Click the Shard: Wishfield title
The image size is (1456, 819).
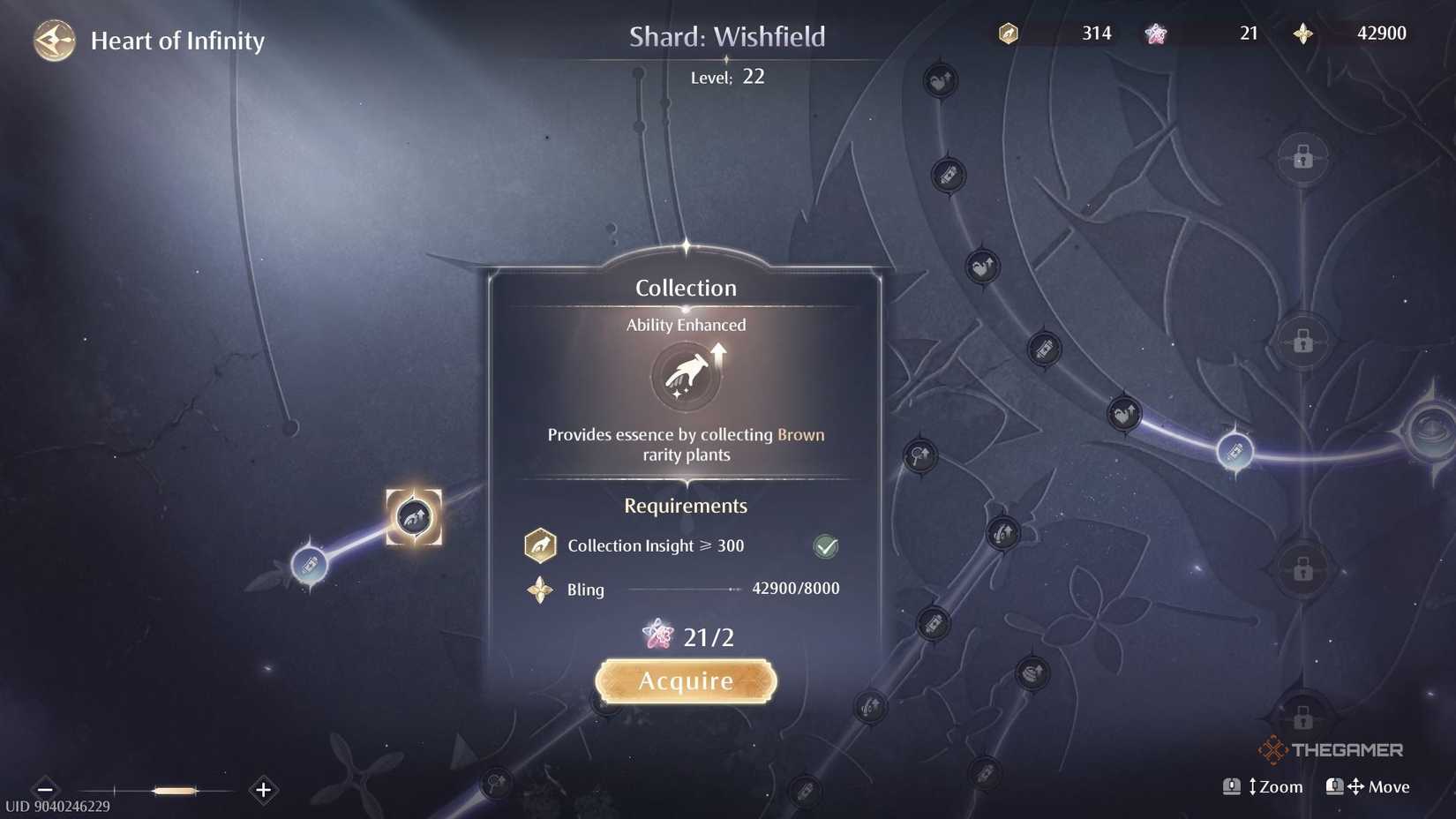728,36
